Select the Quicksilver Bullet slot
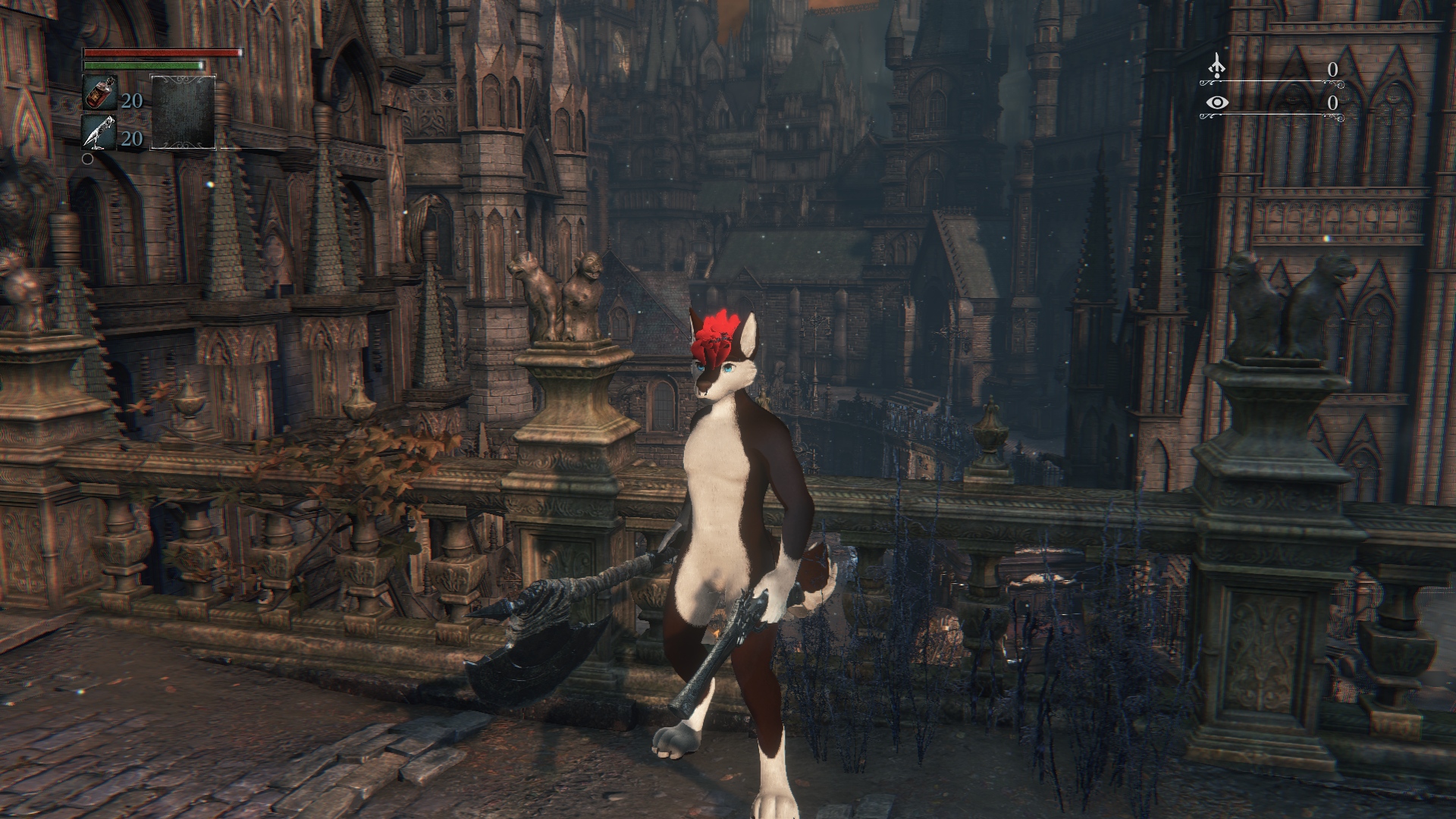This screenshot has height=819, width=1456. pyautogui.click(x=99, y=133)
